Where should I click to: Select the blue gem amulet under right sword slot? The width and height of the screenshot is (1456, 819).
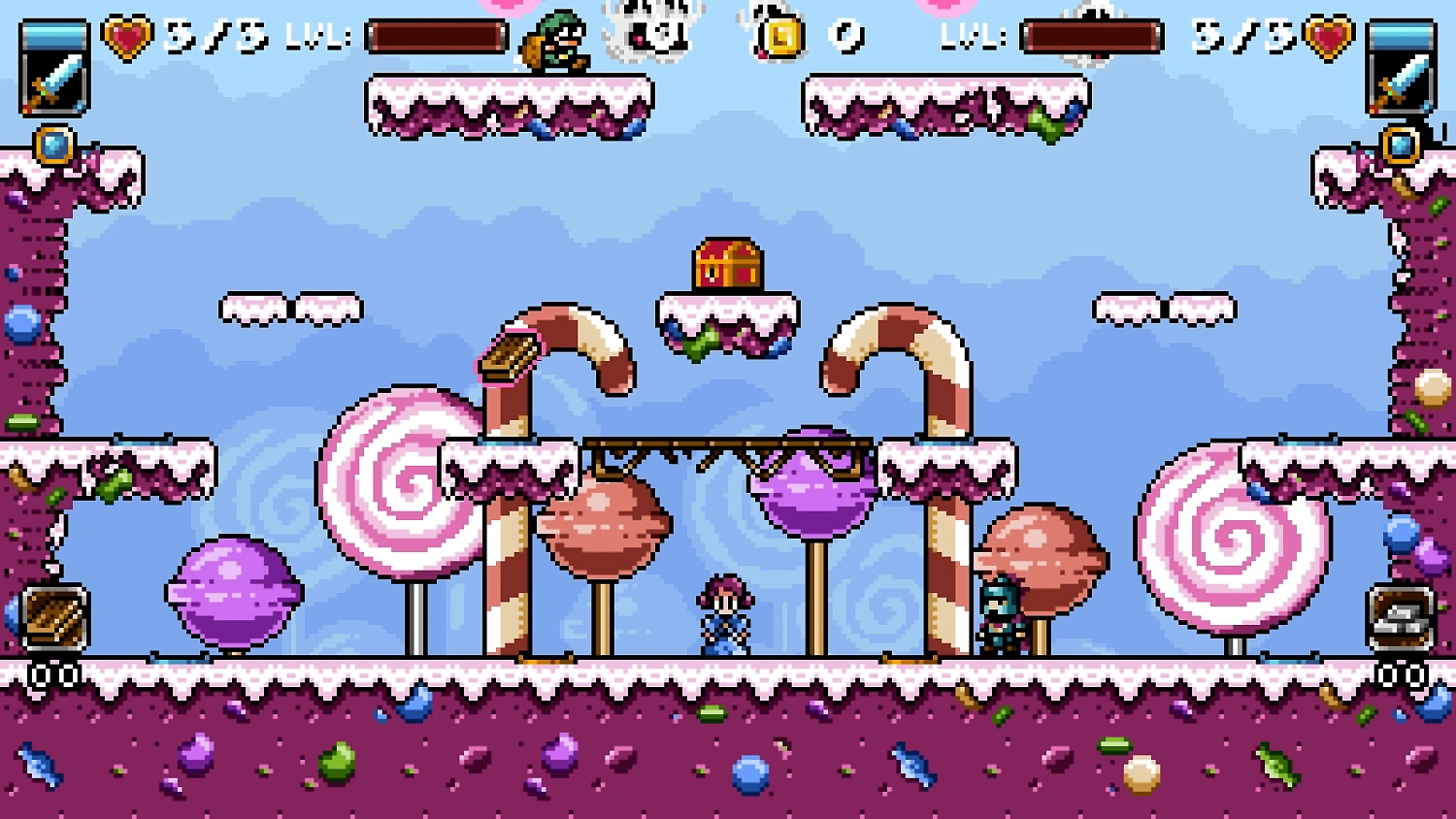click(1401, 144)
